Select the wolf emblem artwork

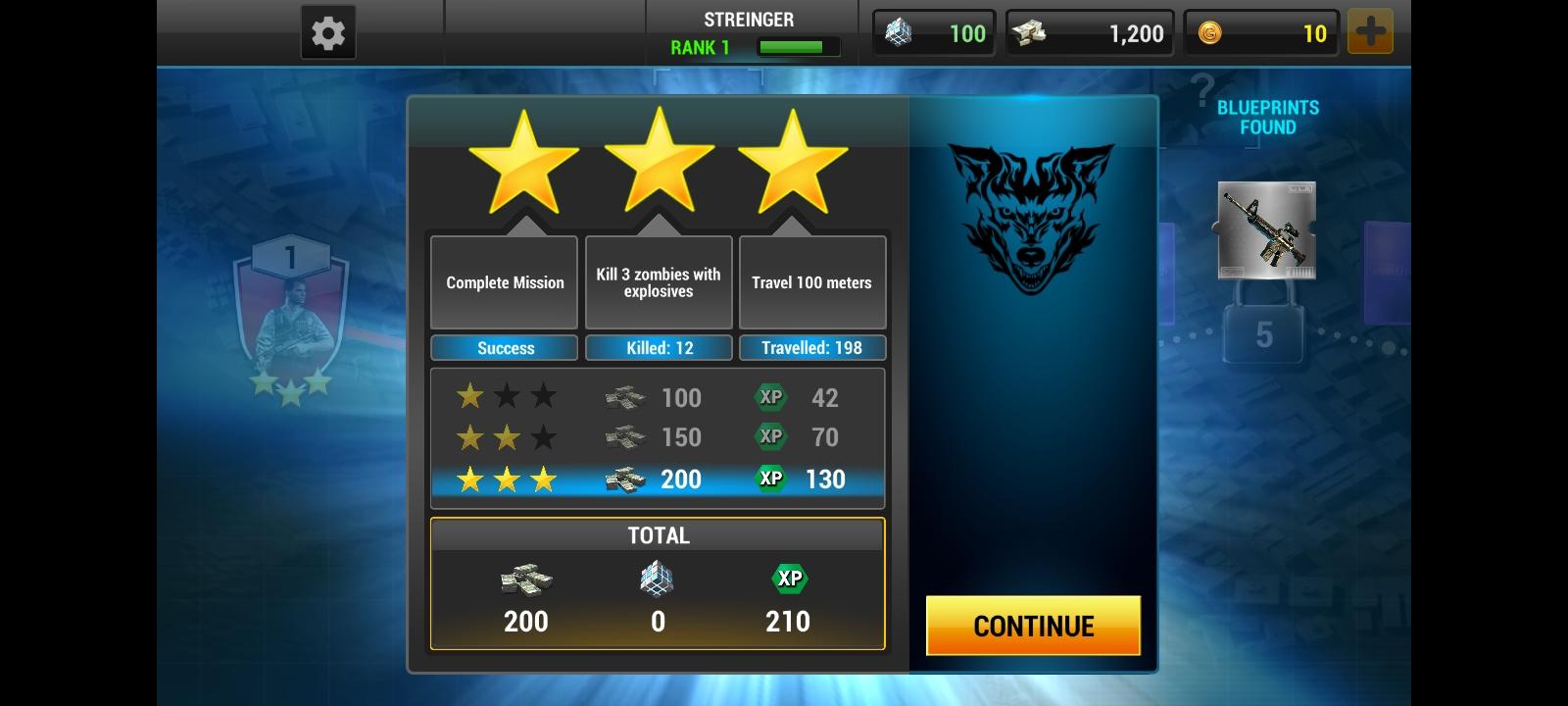[x=1032, y=221]
